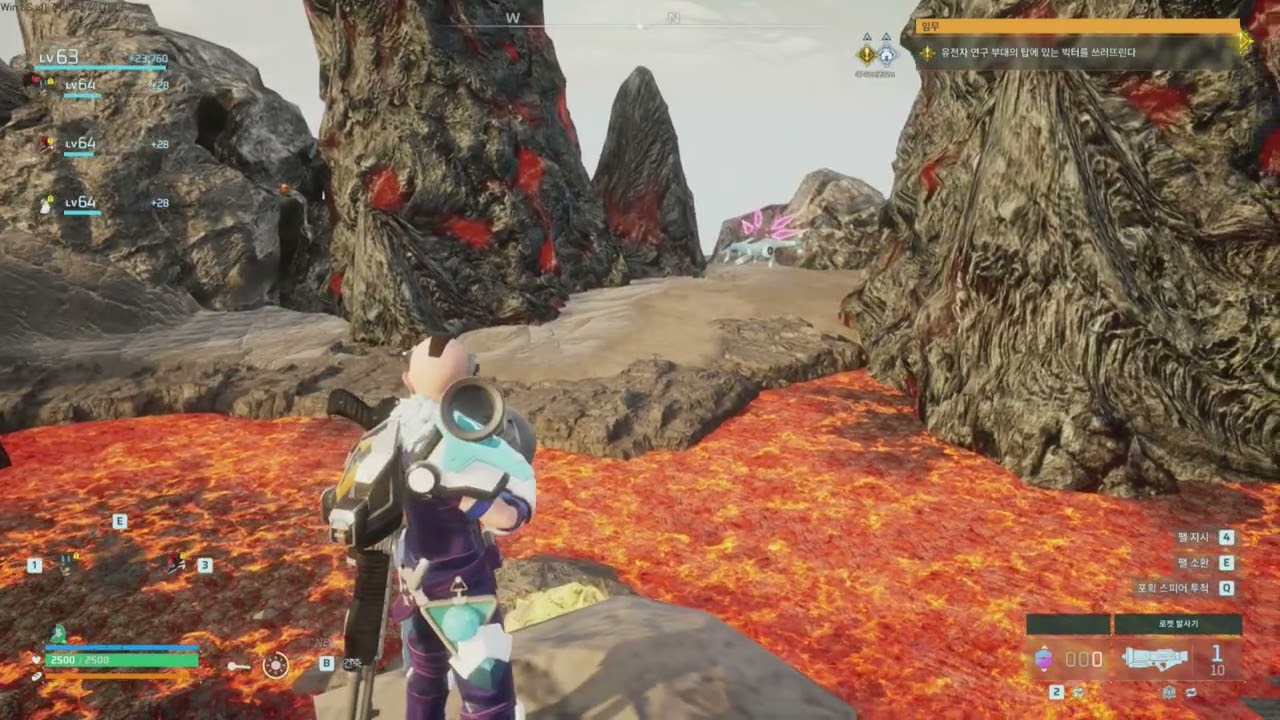
Task: Click the time-of-day sun dial icon
Action: click(275, 665)
